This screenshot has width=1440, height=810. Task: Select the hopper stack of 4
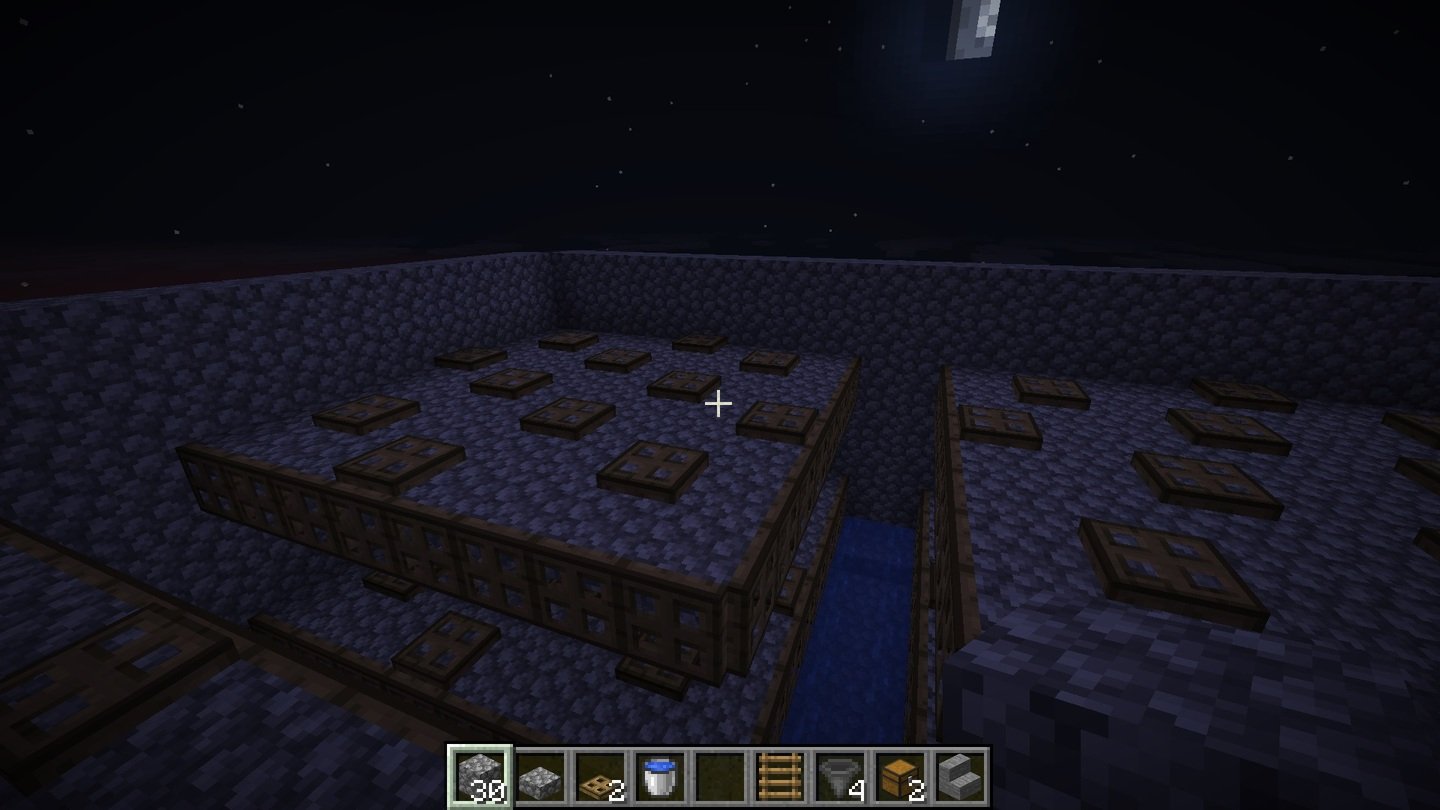(839, 776)
